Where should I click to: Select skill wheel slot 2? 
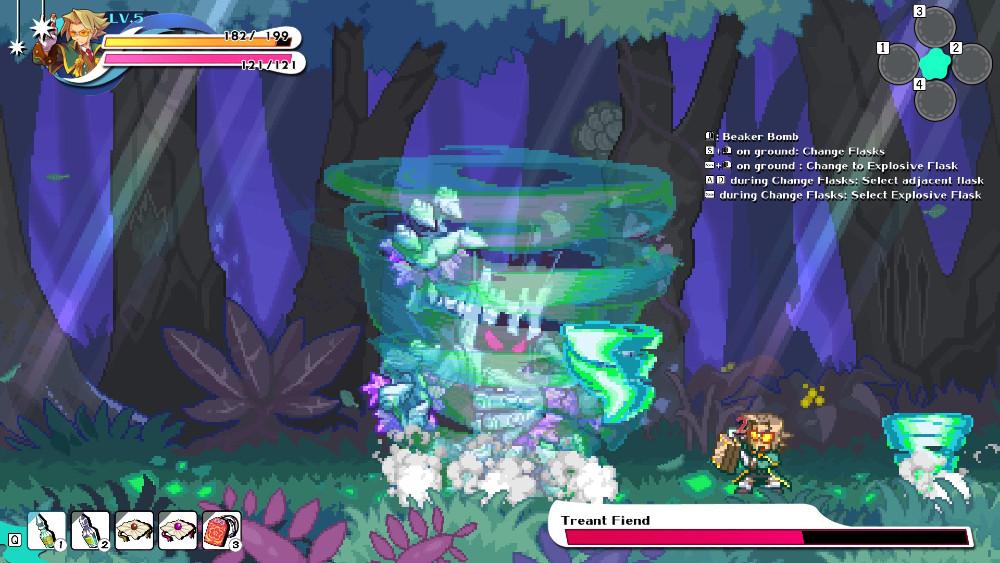pyautogui.click(x=968, y=64)
